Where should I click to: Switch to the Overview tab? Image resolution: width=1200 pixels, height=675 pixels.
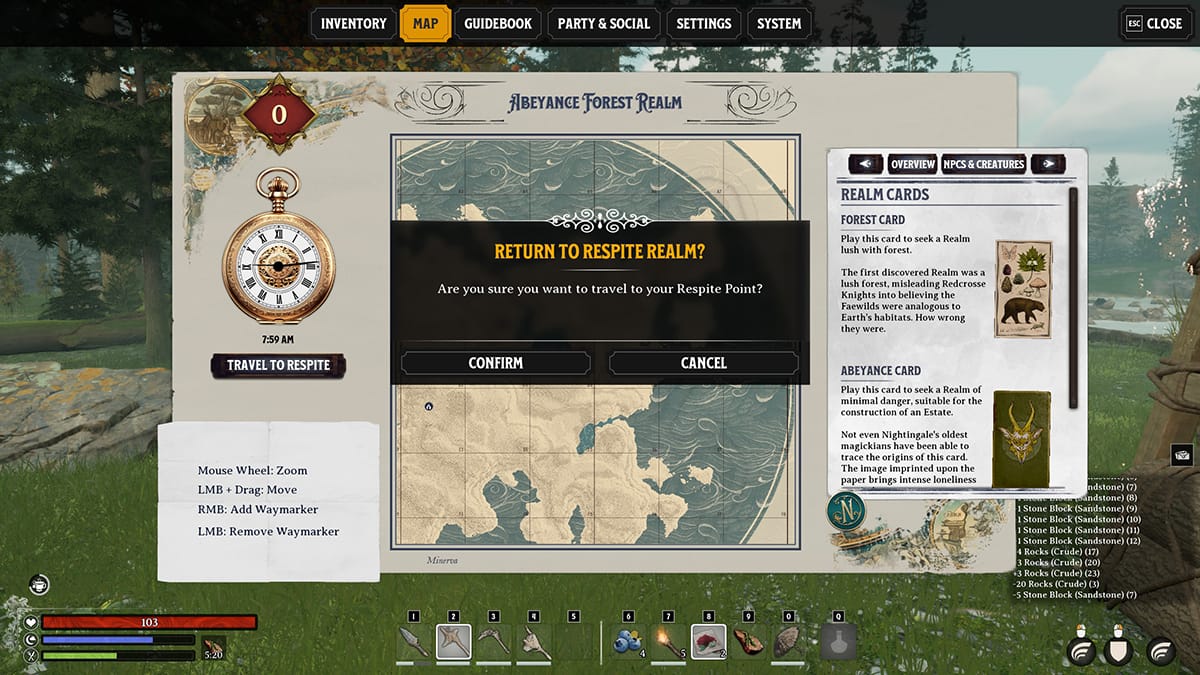click(912, 164)
